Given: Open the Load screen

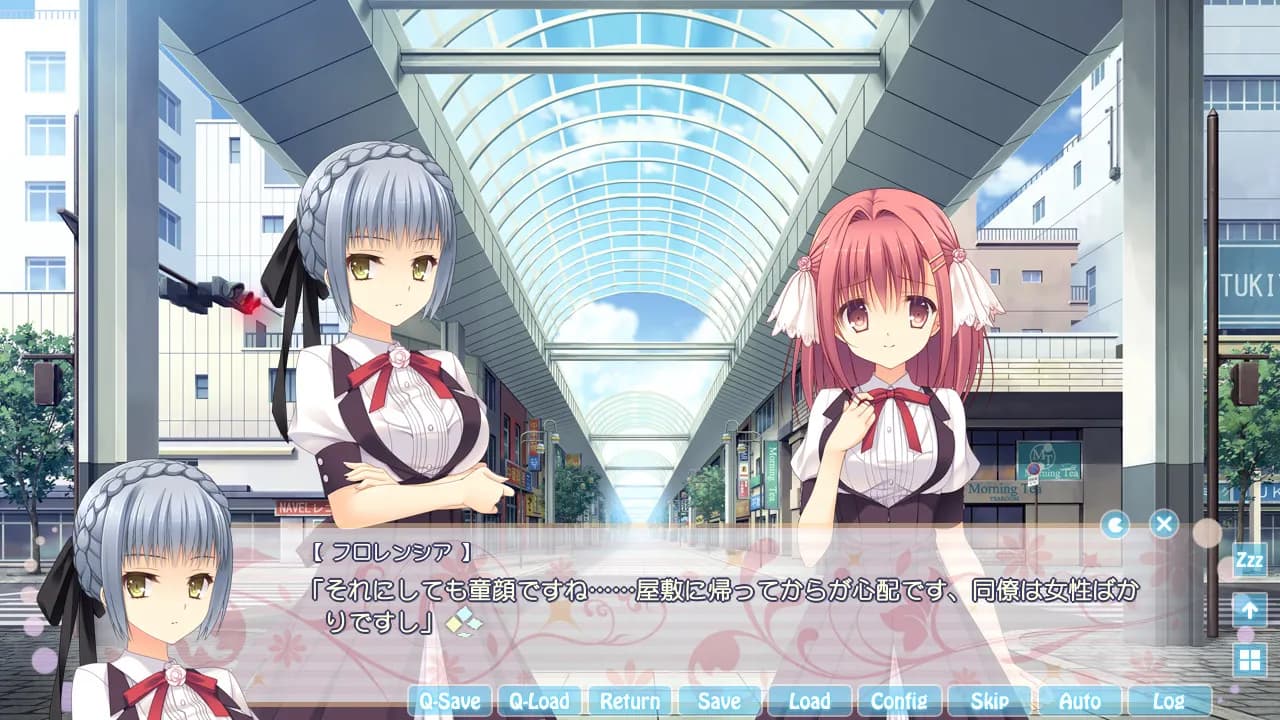Looking at the screenshot, I should click(808, 702).
